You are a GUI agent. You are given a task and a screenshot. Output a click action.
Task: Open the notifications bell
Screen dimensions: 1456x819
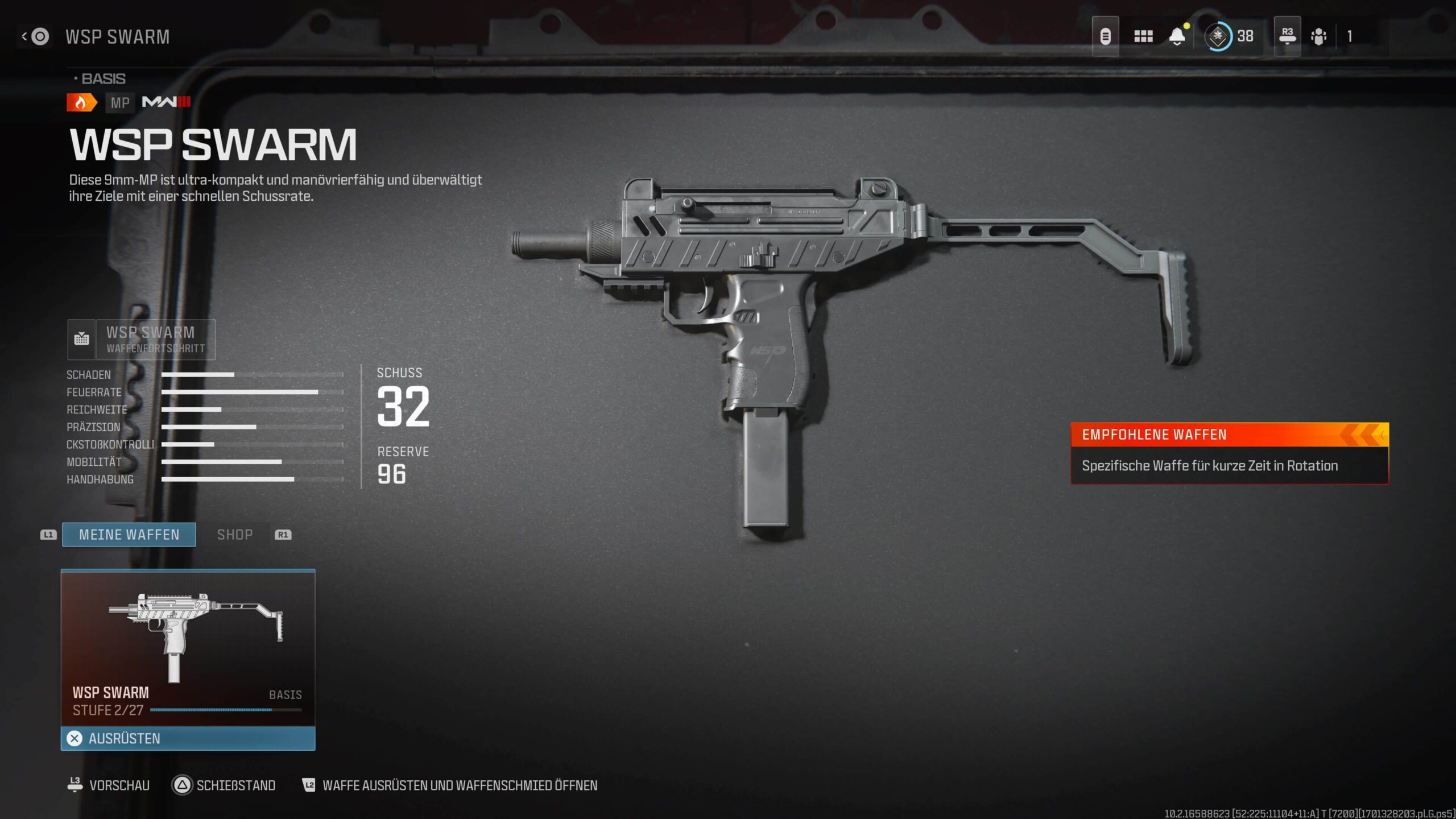tap(1177, 37)
